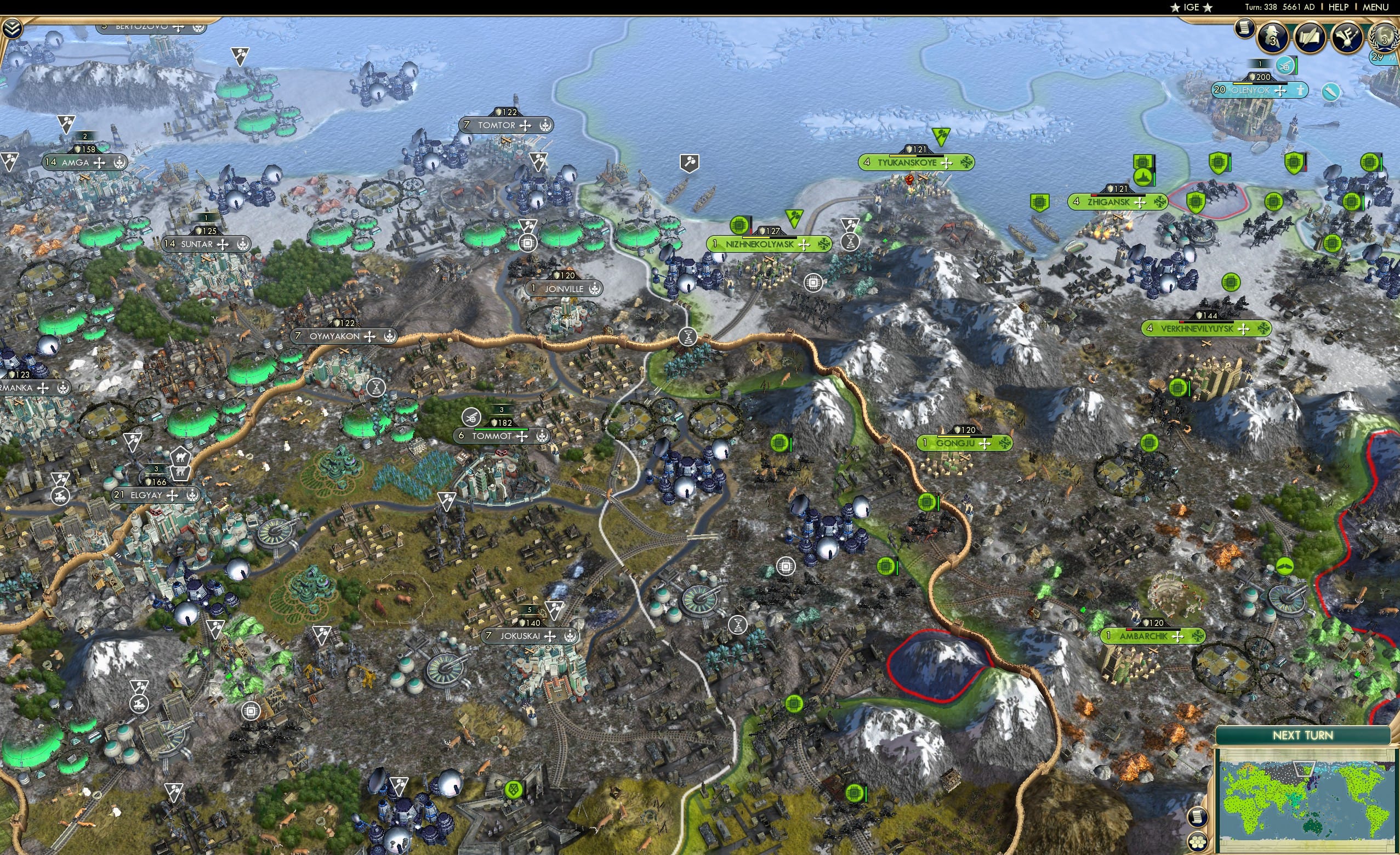Click HELP in the top bar
Viewport: 1400px width, 855px height.
(1339, 7)
